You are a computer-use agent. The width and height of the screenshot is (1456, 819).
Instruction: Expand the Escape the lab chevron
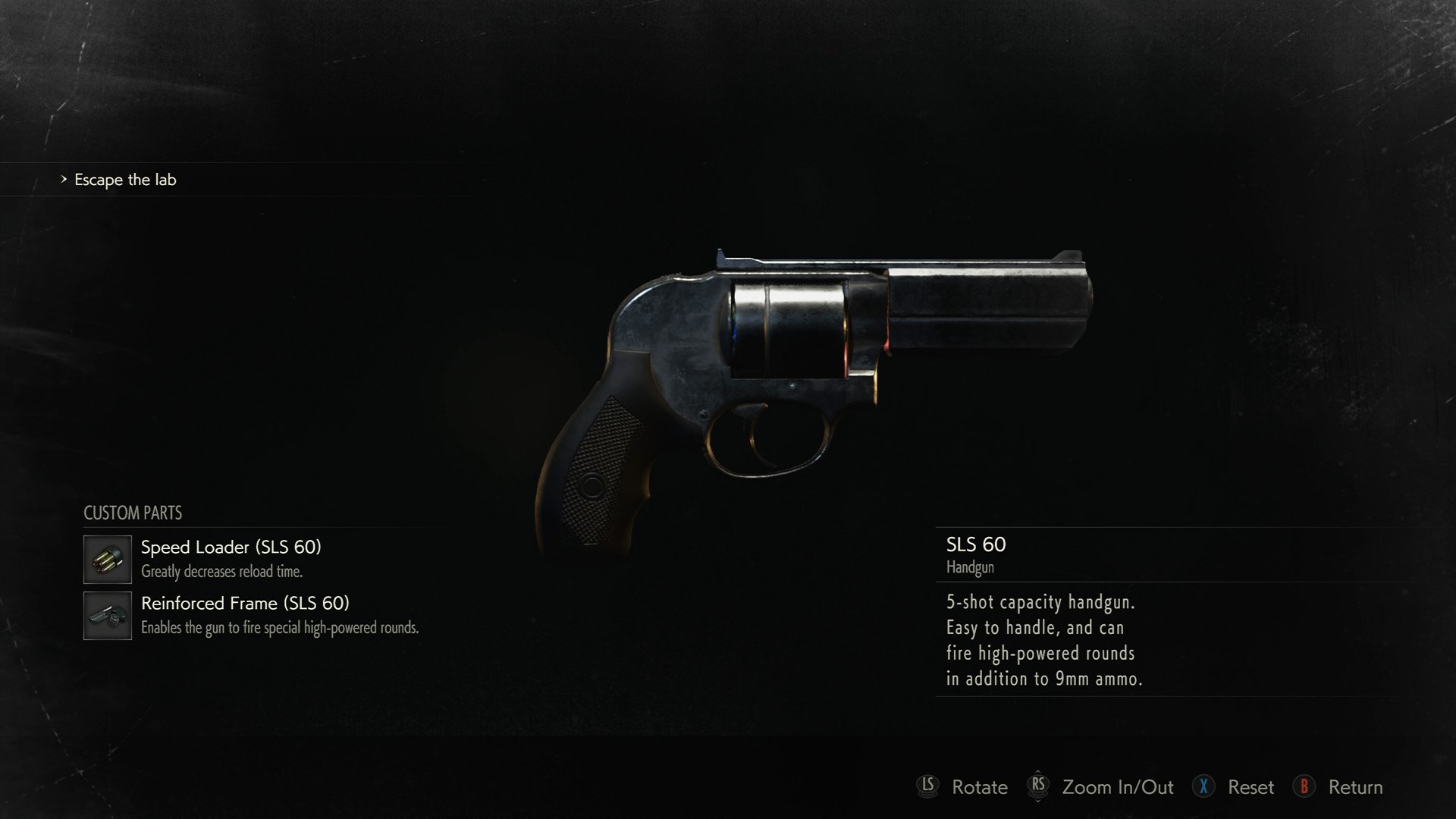62,180
